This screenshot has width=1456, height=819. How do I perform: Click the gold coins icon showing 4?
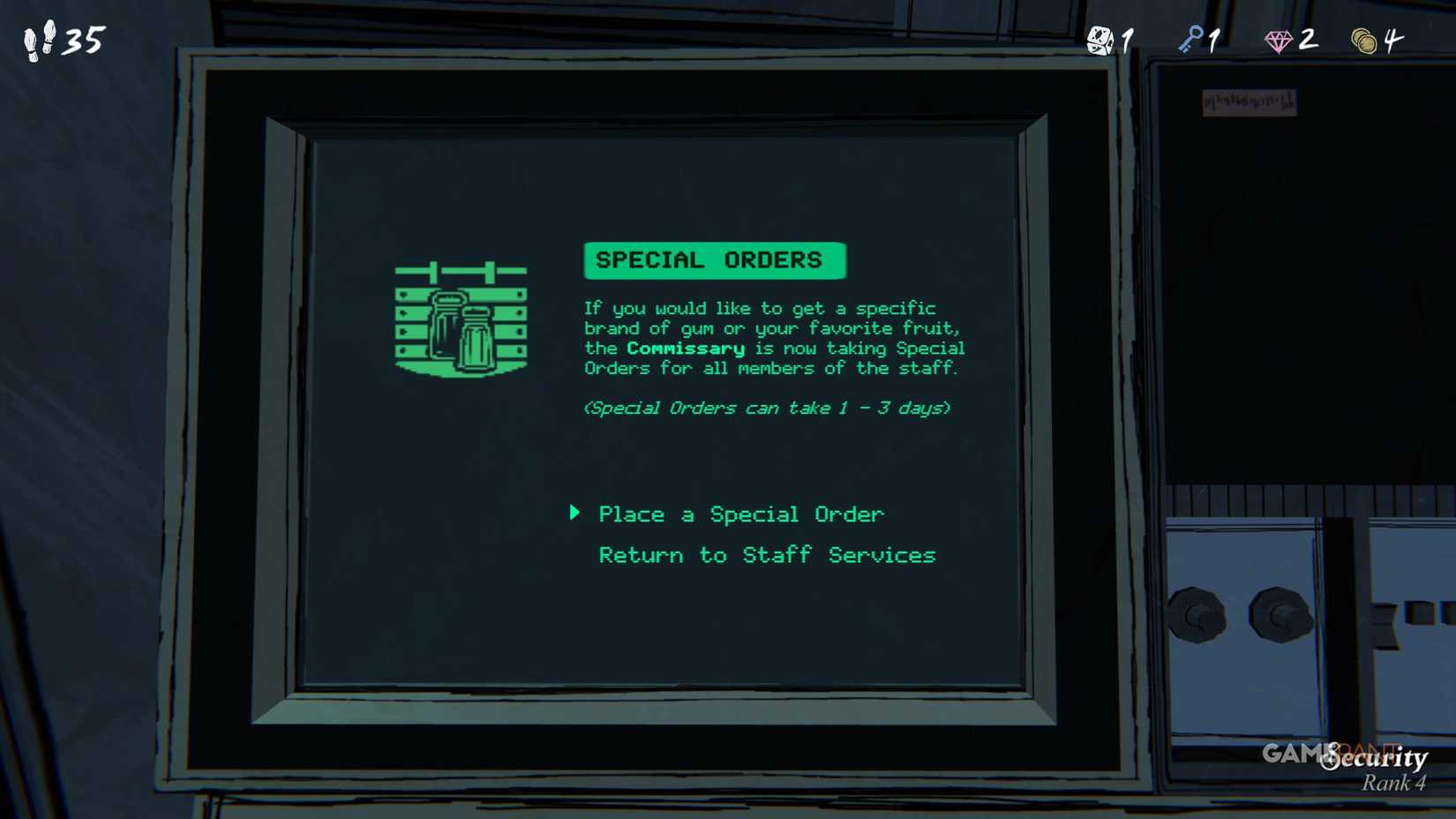[1368, 39]
